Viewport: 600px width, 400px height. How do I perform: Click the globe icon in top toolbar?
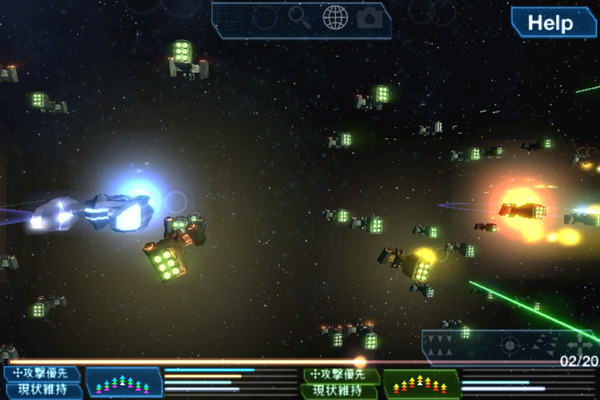(x=335, y=17)
